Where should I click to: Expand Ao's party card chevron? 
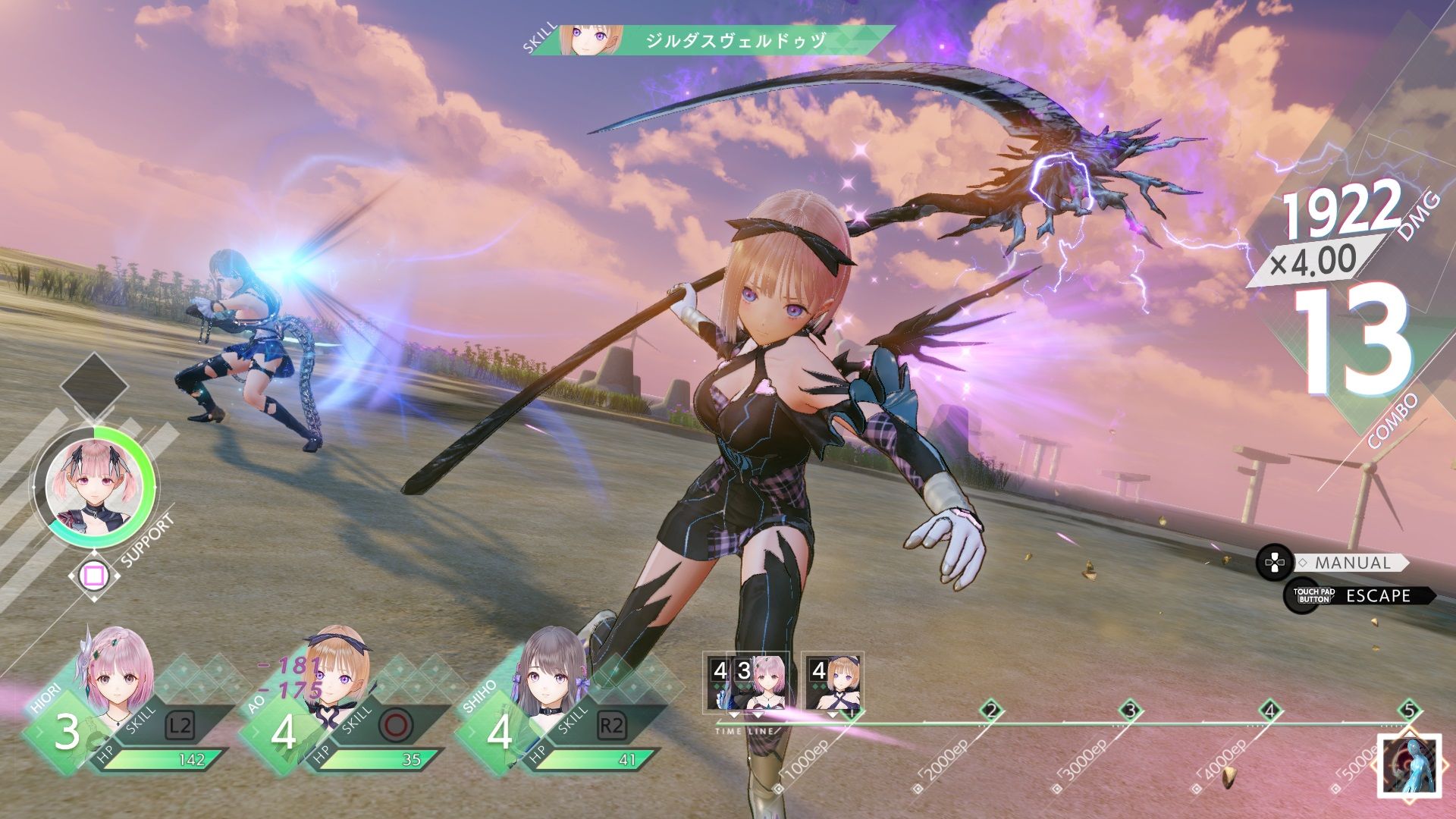click(x=256, y=730)
